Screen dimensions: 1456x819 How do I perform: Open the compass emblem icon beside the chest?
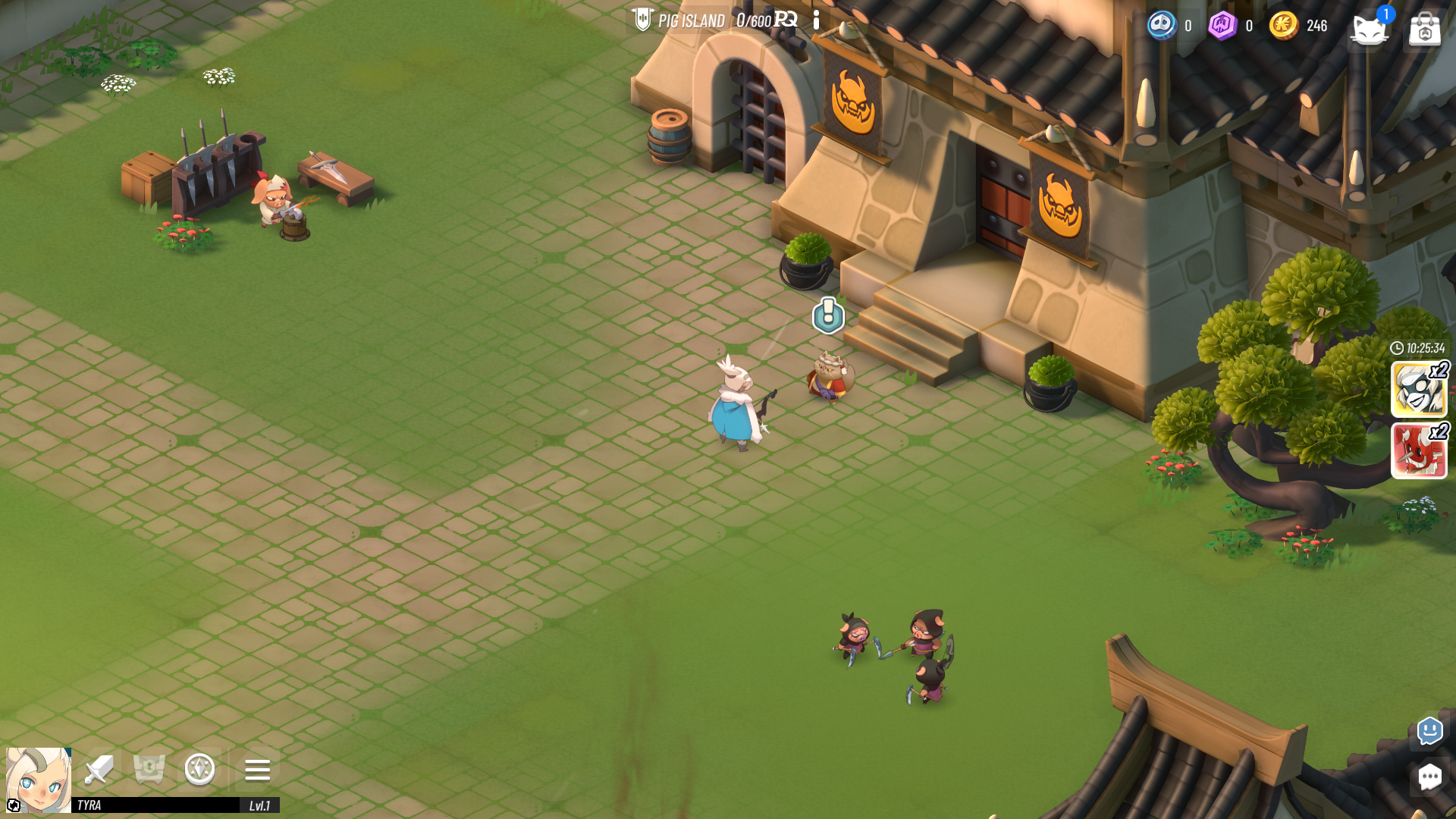click(x=199, y=770)
